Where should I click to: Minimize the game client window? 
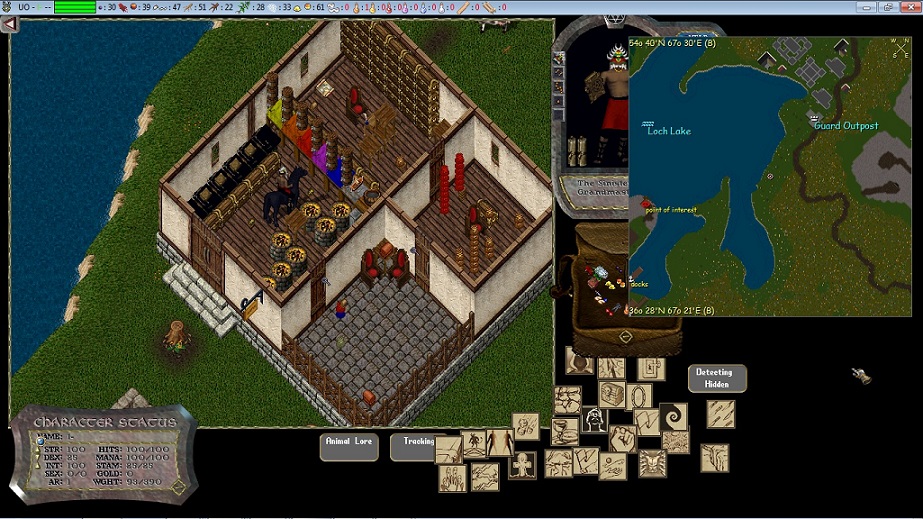[x=864, y=7]
